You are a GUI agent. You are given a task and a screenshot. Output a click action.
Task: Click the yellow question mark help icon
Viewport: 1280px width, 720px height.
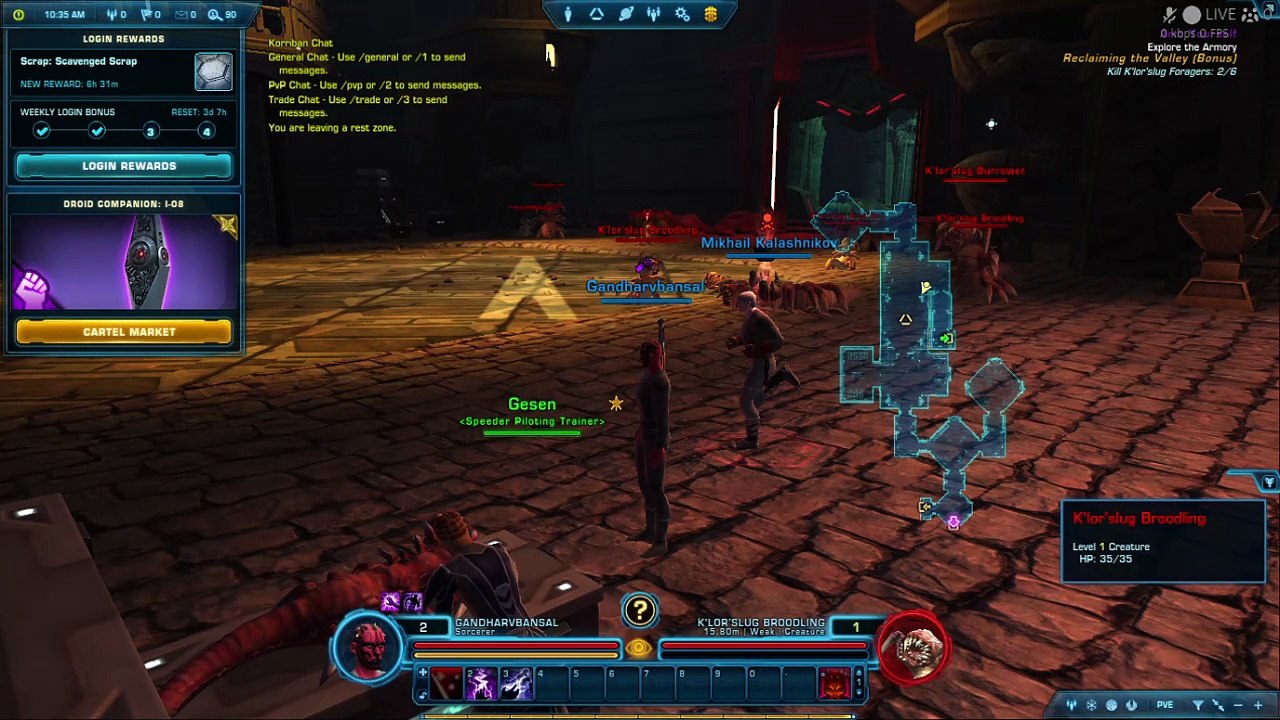tap(639, 610)
